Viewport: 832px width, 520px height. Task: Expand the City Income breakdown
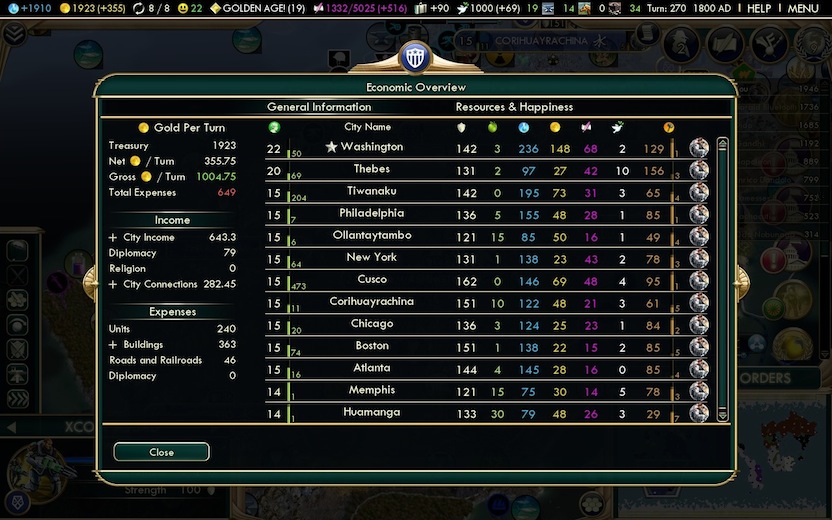tap(113, 238)
